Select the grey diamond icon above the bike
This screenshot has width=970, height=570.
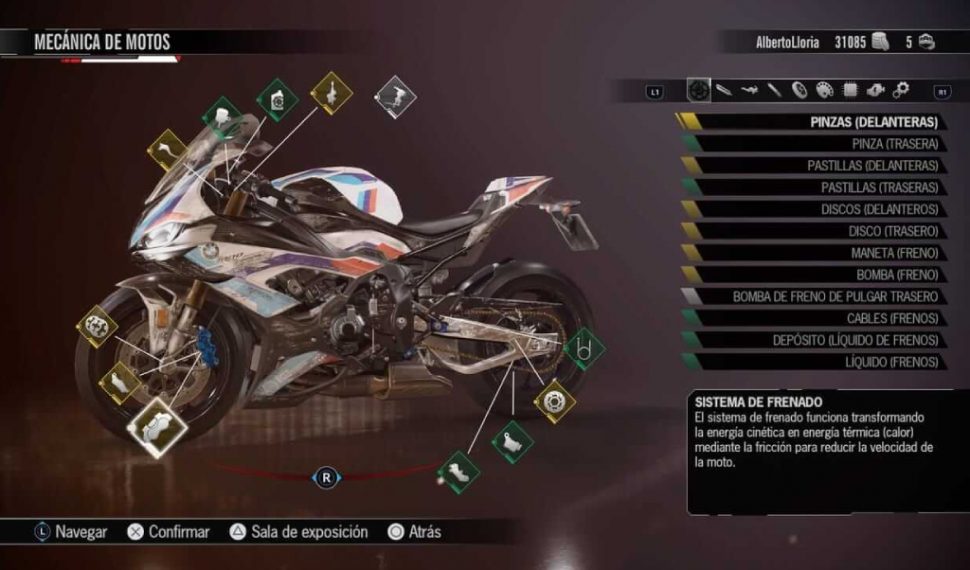pos(395,97)
